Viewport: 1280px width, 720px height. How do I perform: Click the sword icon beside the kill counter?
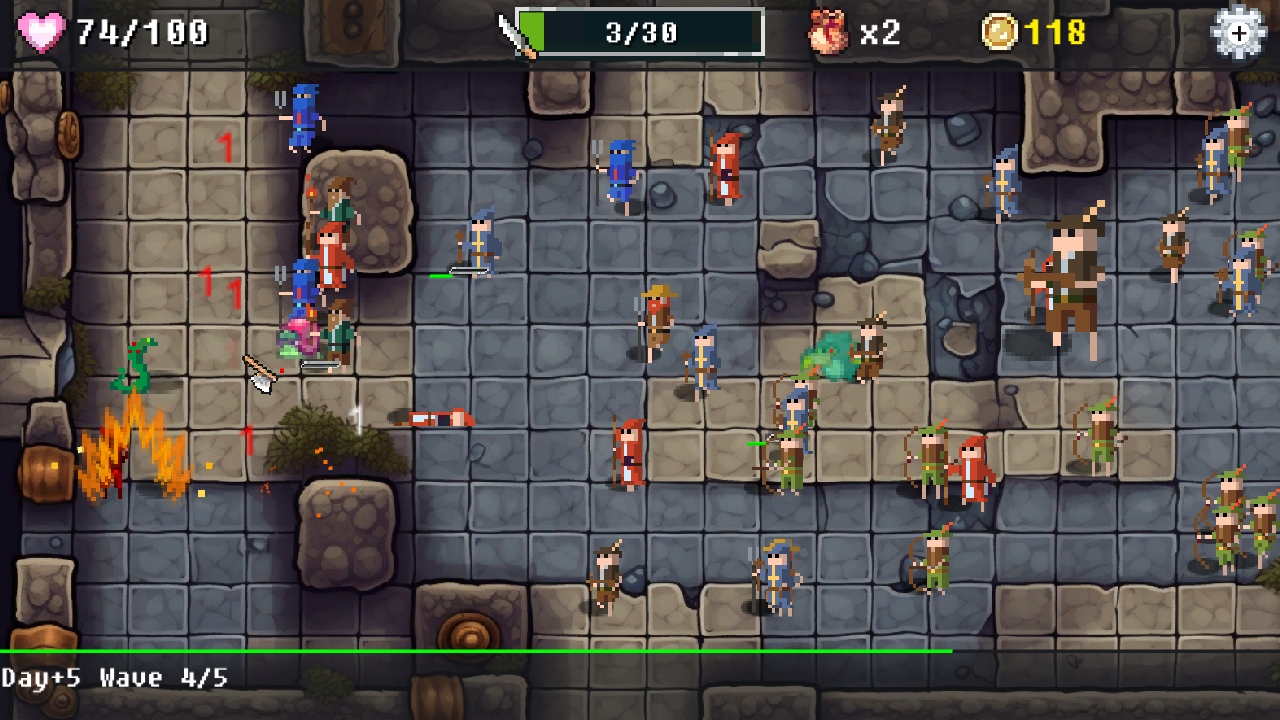click(x=517, y=30)
